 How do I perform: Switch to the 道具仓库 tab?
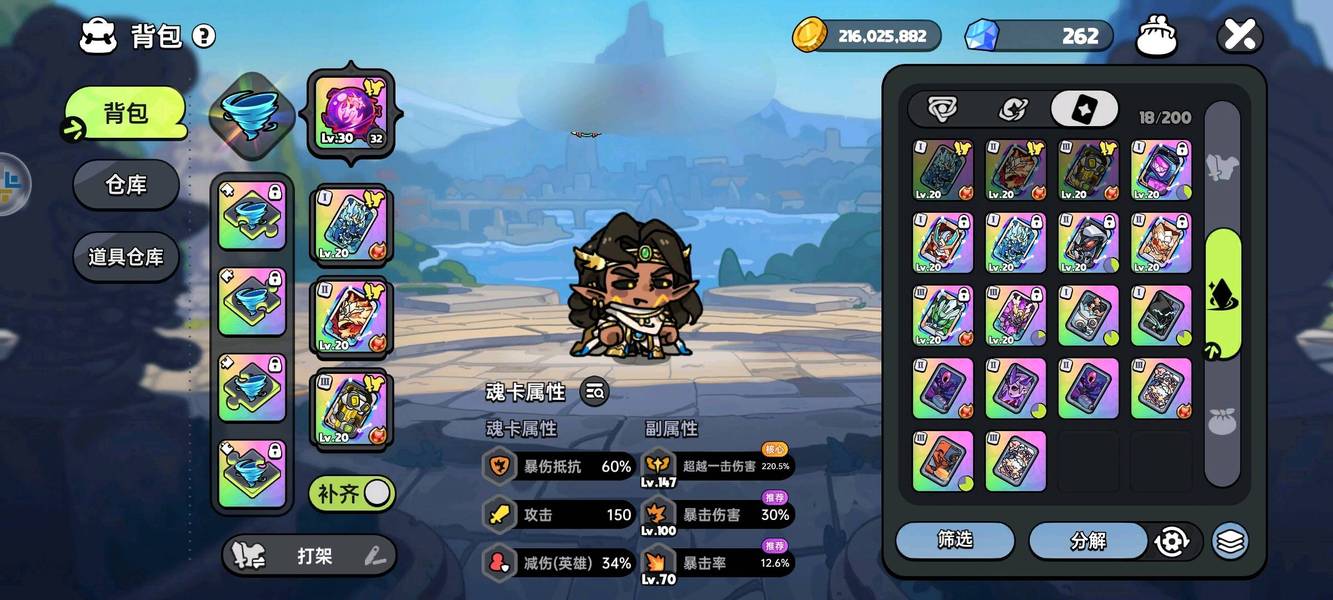[126, 257]
